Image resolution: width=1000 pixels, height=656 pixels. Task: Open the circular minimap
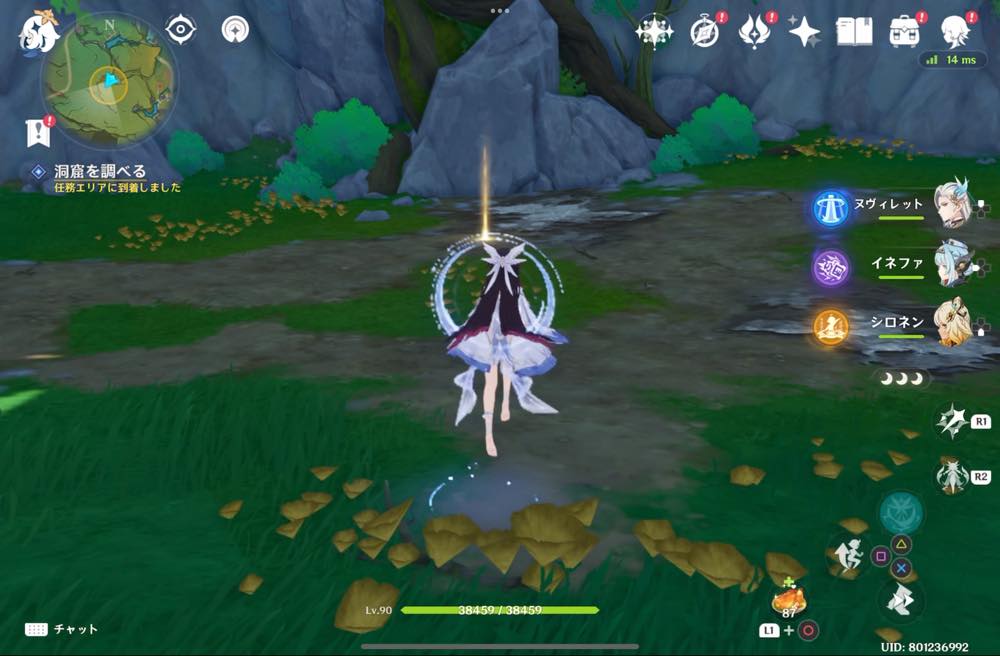point(109,82)
